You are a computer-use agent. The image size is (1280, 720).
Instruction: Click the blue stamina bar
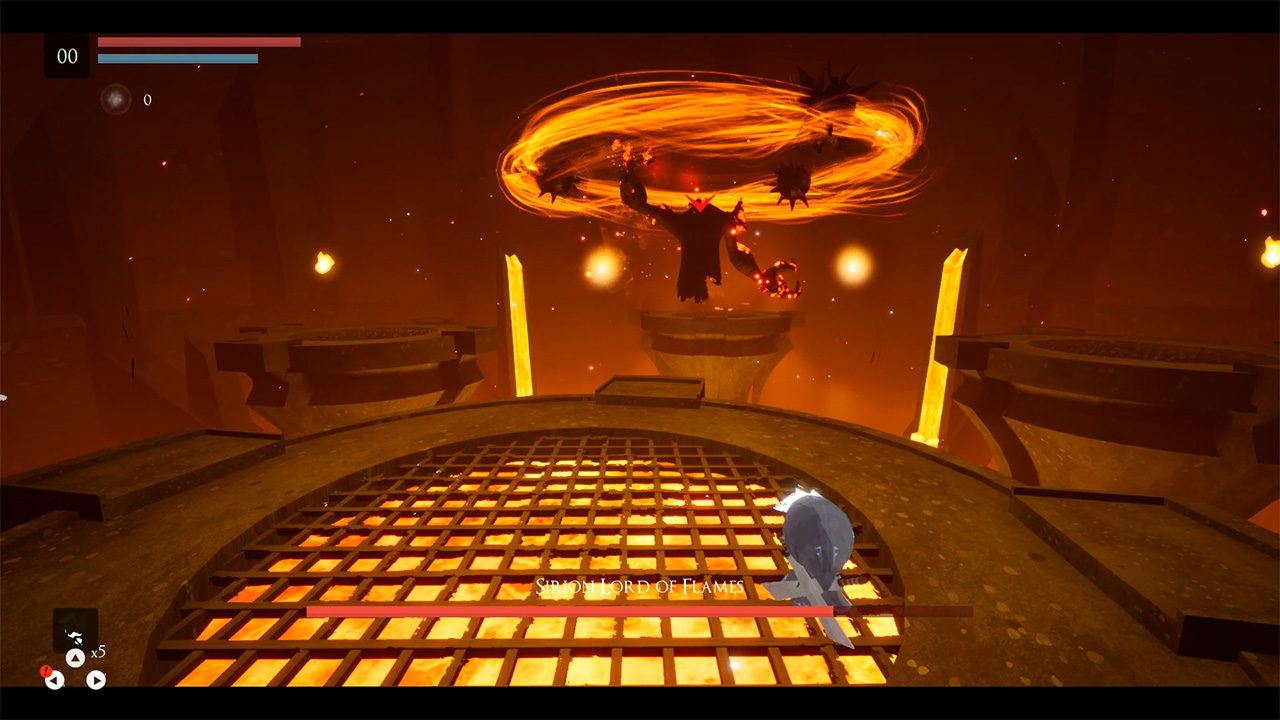click(x=178, y=58)
